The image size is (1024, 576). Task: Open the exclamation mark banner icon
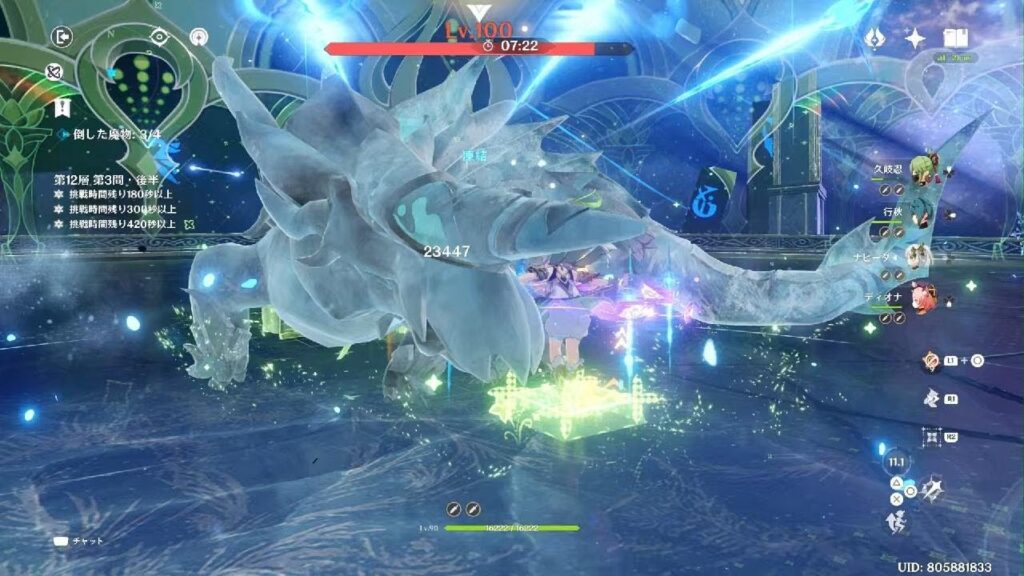pyautogui.click(x=63, y=107)
